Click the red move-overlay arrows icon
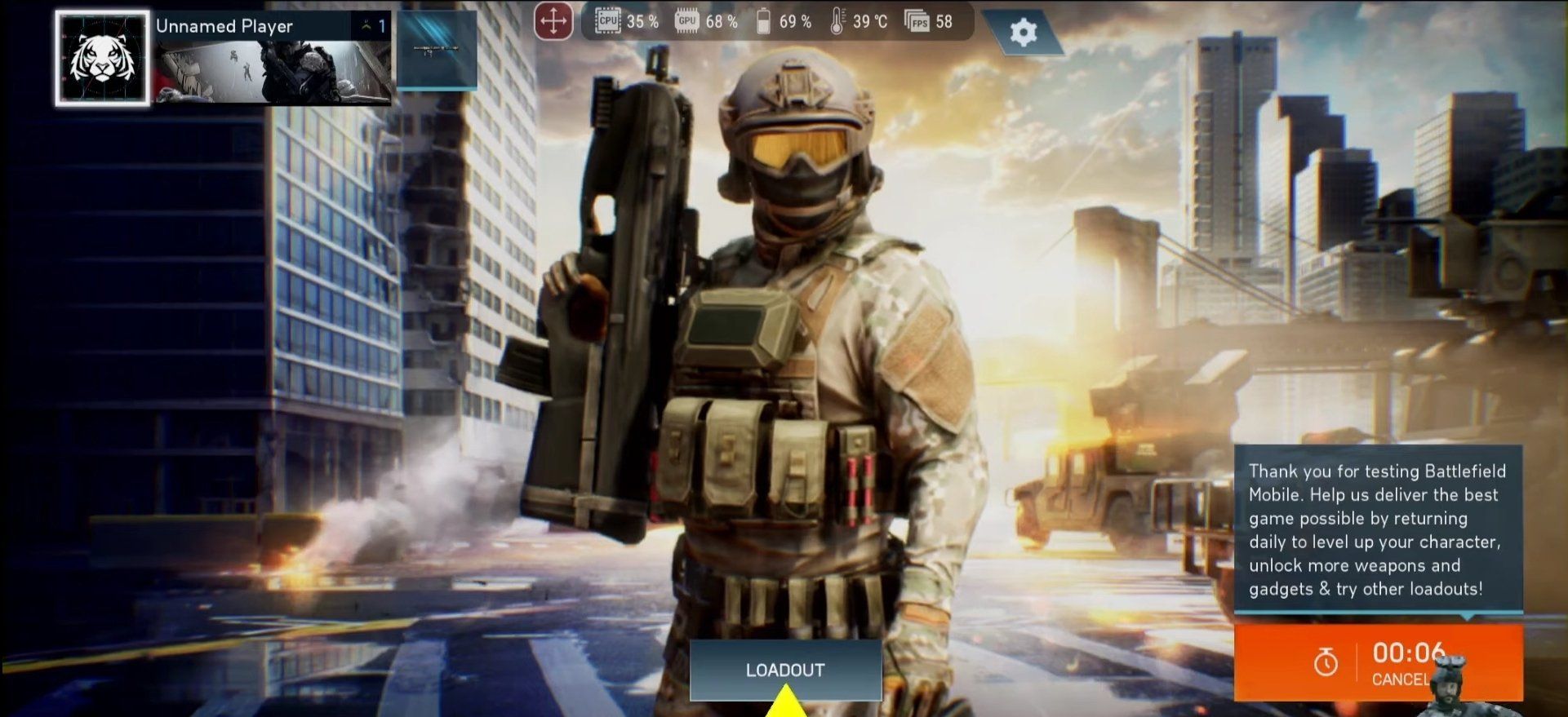1568x717 pixels. click(x=553, y=21)
